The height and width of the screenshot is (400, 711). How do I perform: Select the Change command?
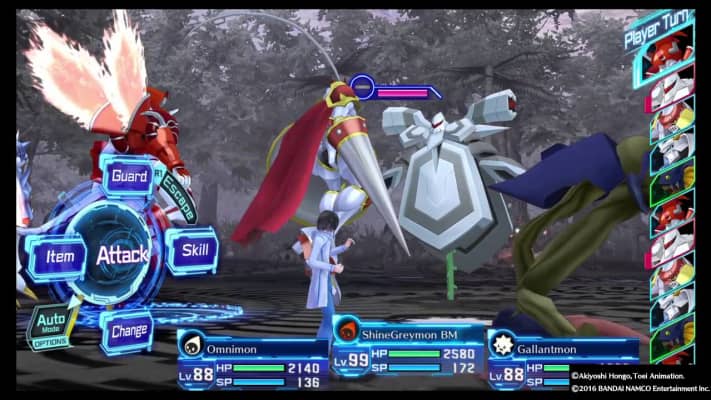tap(128, 330)
